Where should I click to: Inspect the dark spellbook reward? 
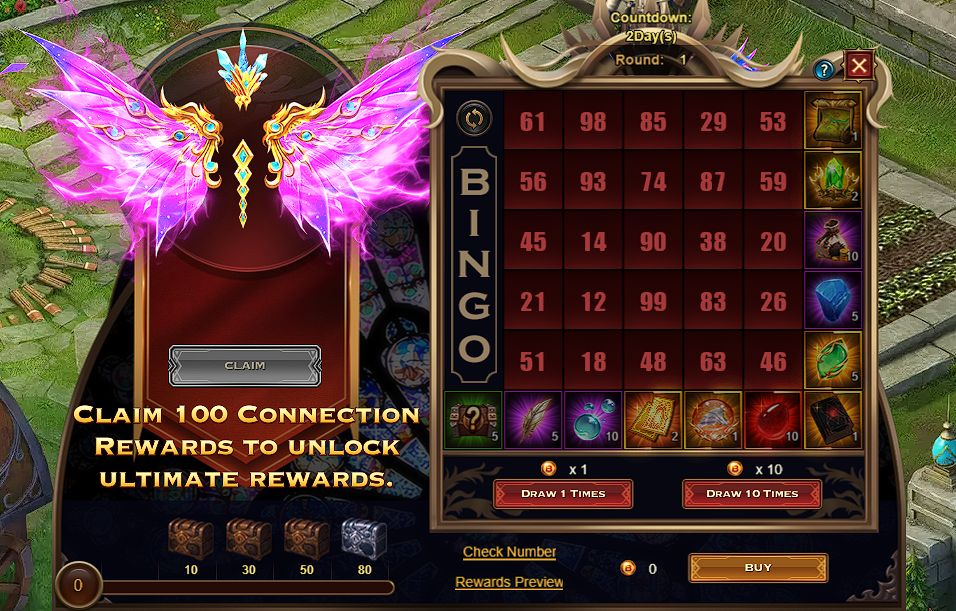[x=833, y=419]
